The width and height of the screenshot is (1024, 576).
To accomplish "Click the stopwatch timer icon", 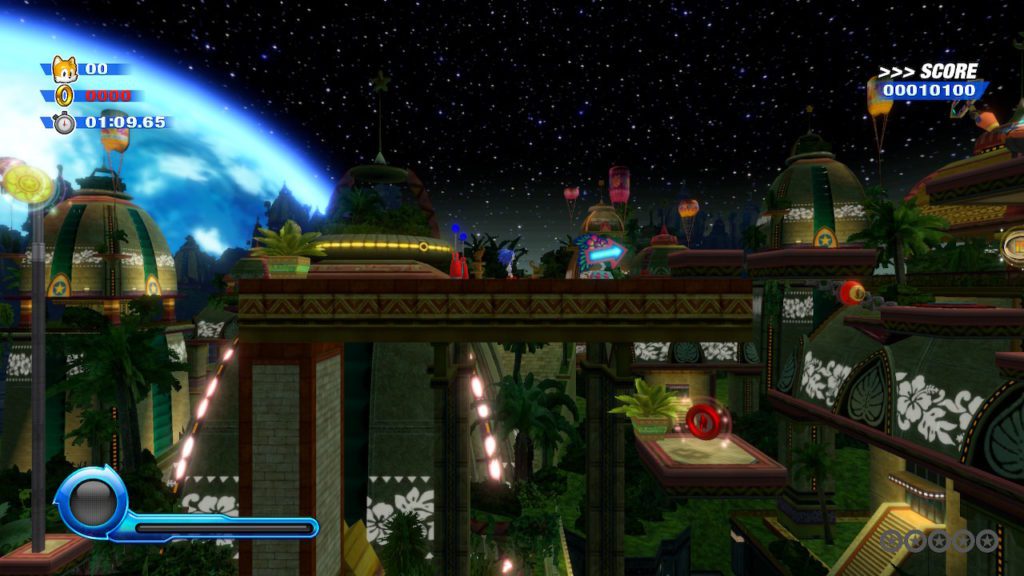I will 64,123.
